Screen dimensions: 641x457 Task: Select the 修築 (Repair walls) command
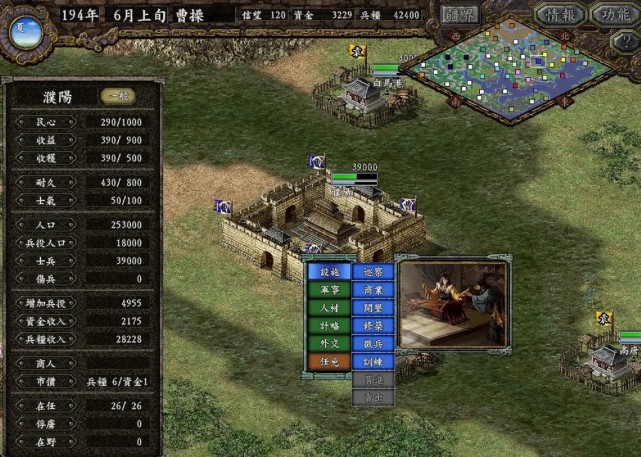coord(373,326)
